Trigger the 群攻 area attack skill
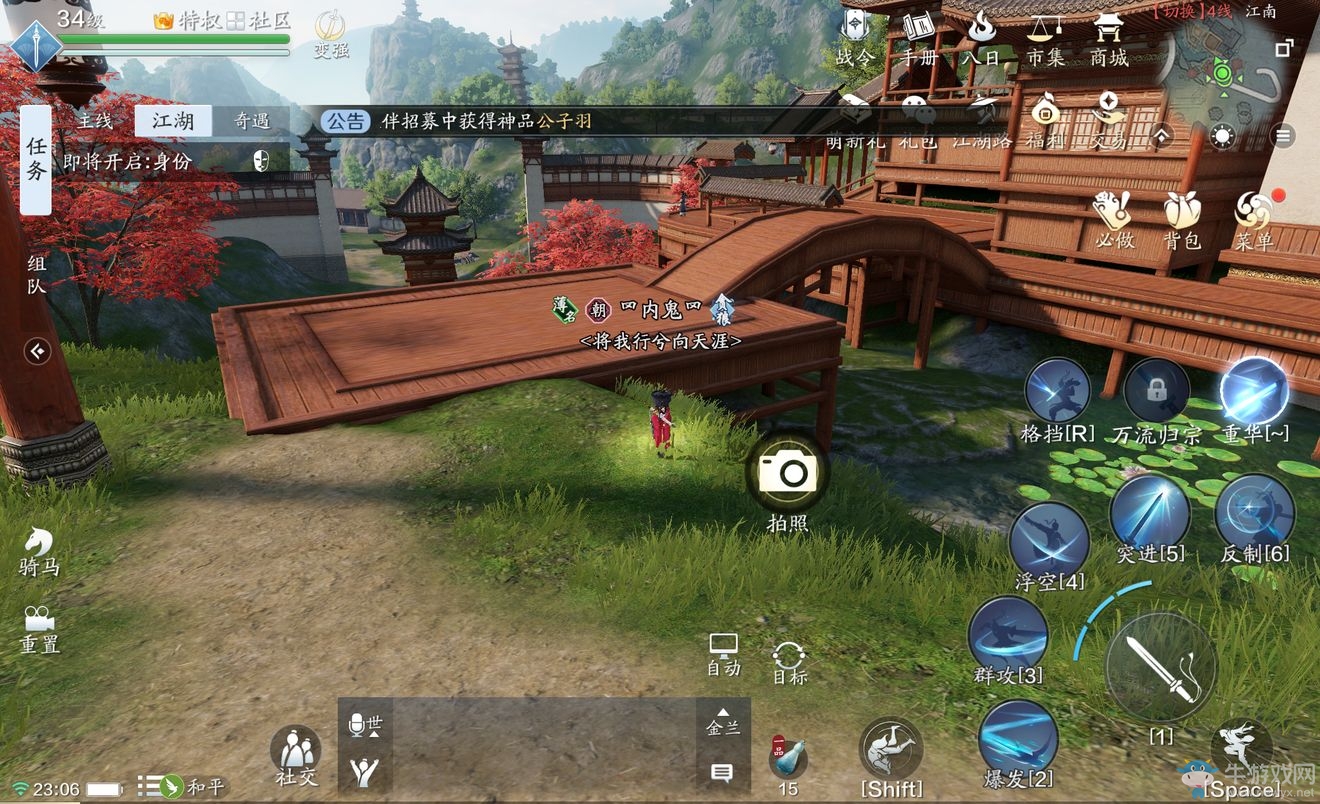This screenshot has height=804, width=1320. pos(1007,636)
